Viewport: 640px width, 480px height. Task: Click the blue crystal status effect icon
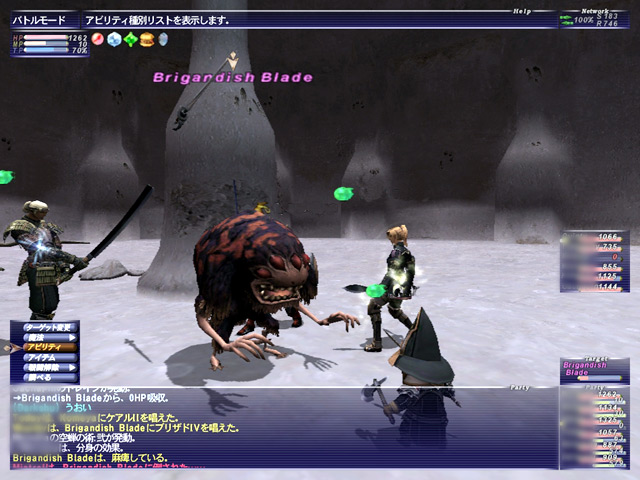(x=114, y=40)
